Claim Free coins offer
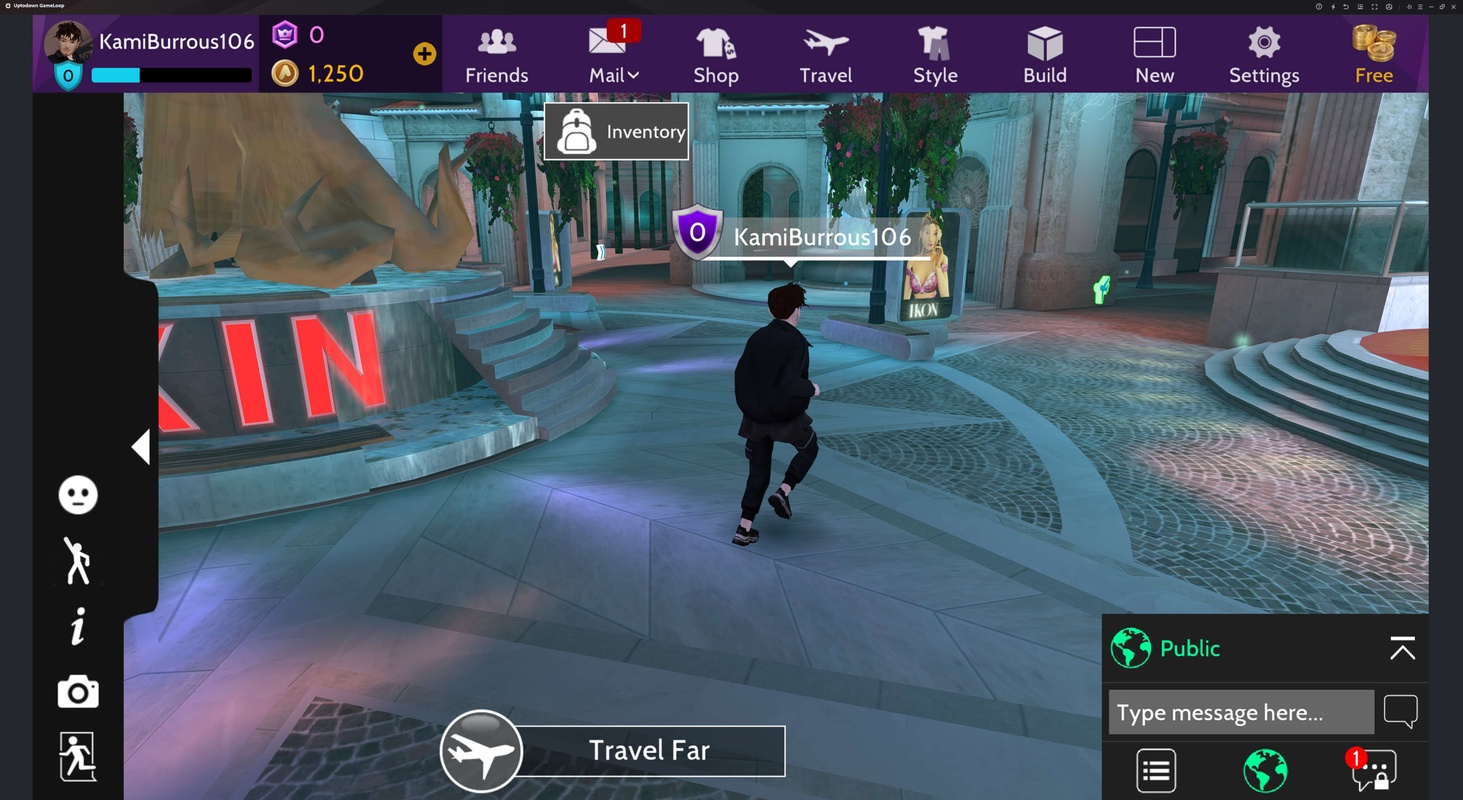The height and width of the screenshot is (800, 1463). [1373, 55]
